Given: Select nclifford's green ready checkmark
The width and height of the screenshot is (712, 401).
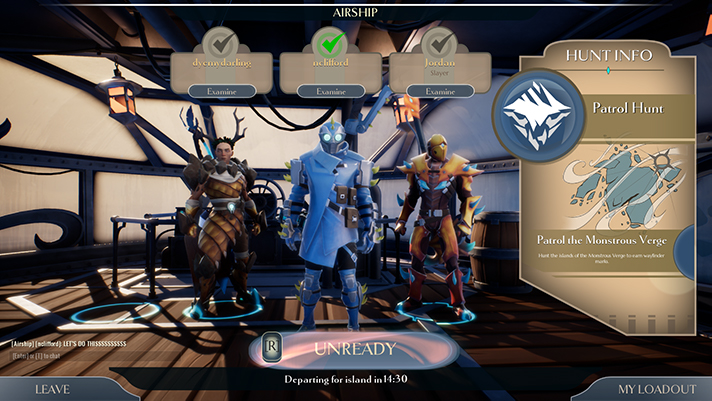Looking at the screenshot, I should tap(329, 43).
